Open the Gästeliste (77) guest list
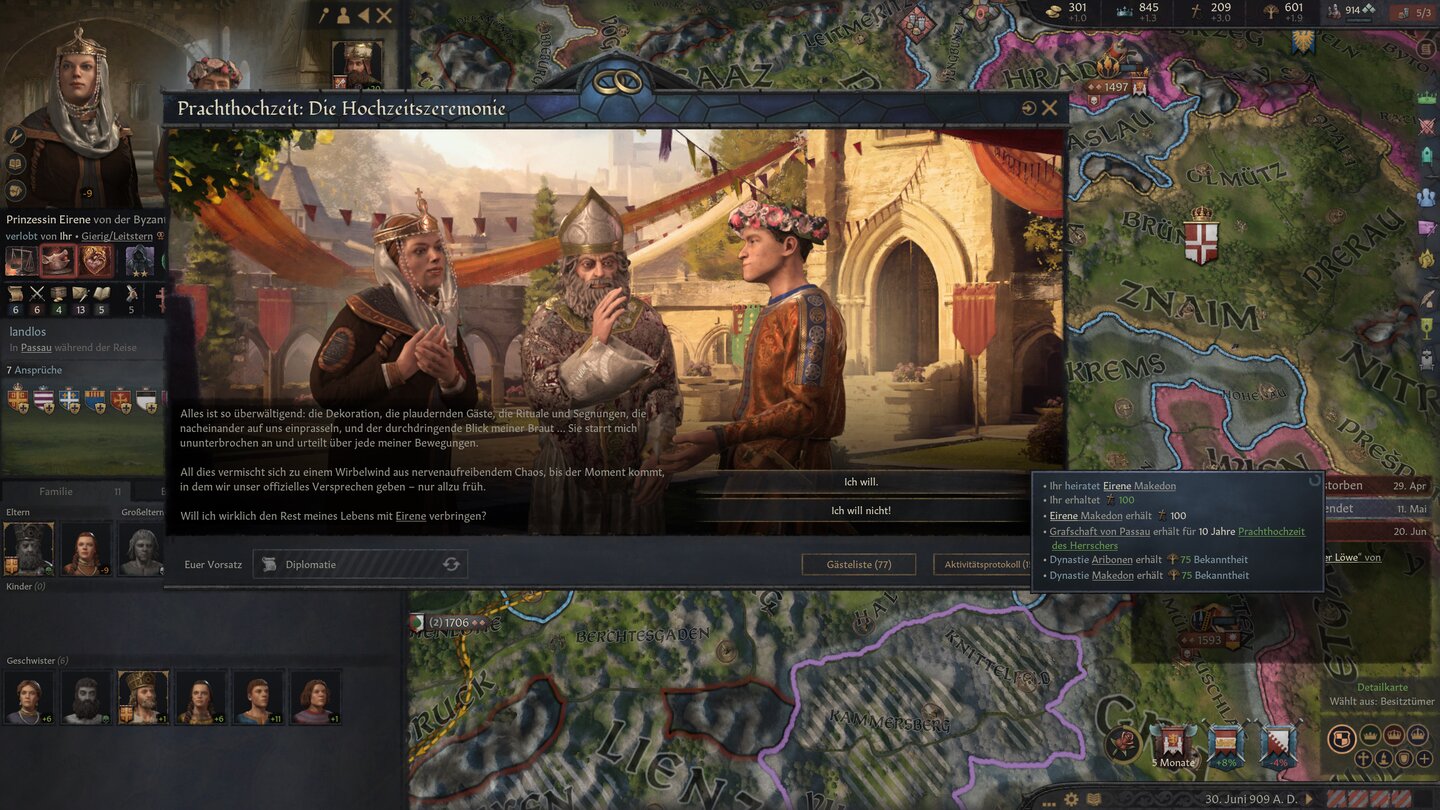This screenshot has width=1440, height=810. point(858,564)
